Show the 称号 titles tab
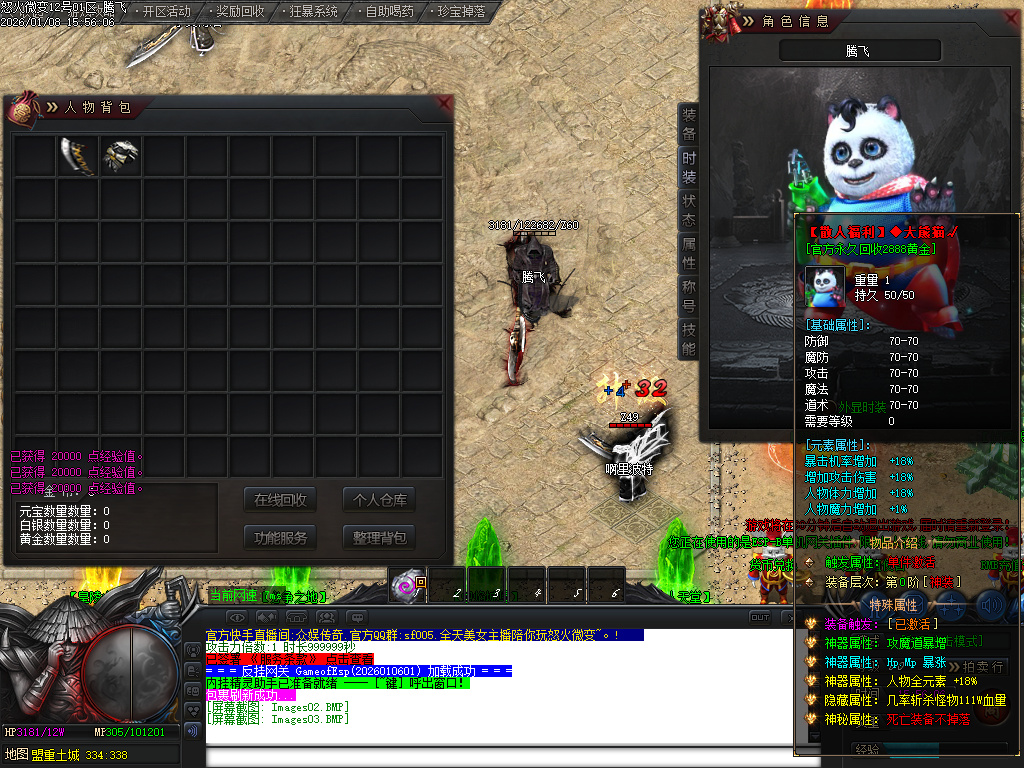The width and height of the screenshot is (1024, 768). pos(689,297)
